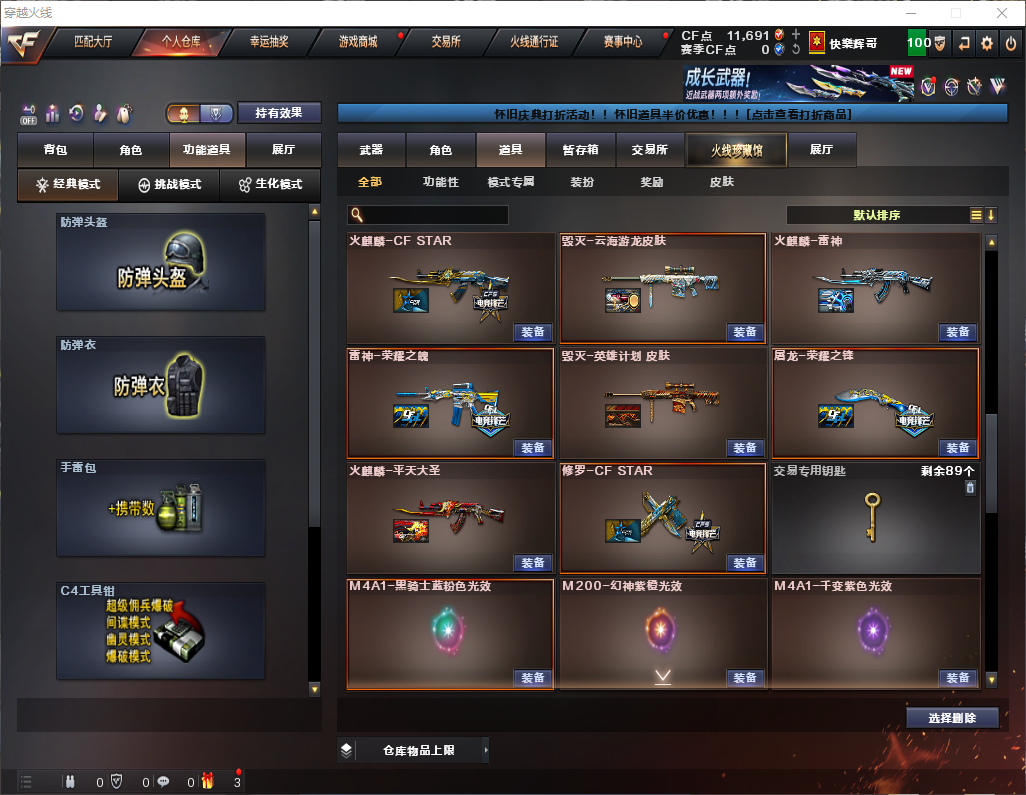1026x795 pixels.
Task: Open the 游戏商城 game shop
Action: pos(357,42)
